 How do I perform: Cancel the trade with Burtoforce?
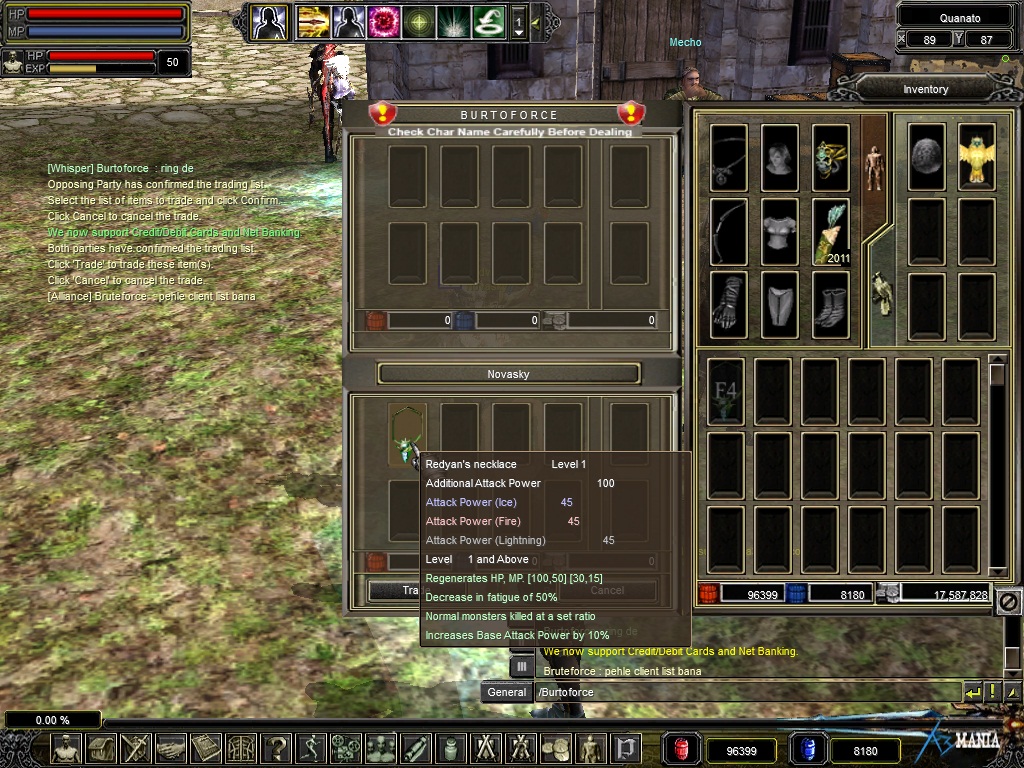pyautogui.click(x=606, y=590)
